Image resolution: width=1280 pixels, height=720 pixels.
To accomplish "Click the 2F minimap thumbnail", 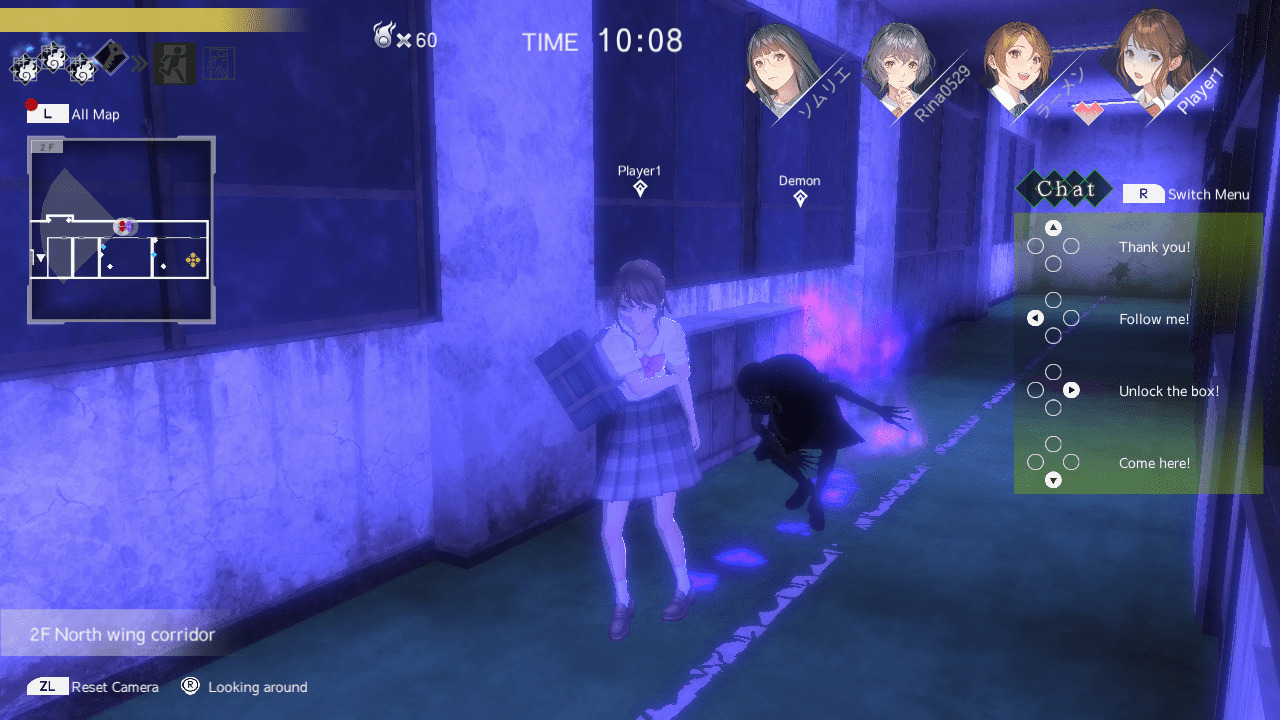I will coord(120,228).
